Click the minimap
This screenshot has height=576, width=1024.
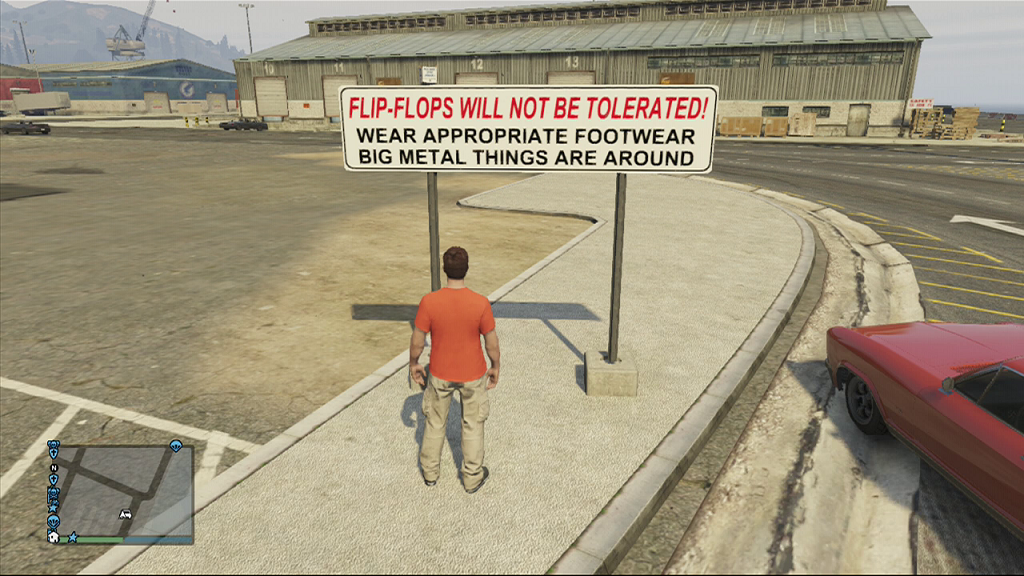tap(123, 491)
